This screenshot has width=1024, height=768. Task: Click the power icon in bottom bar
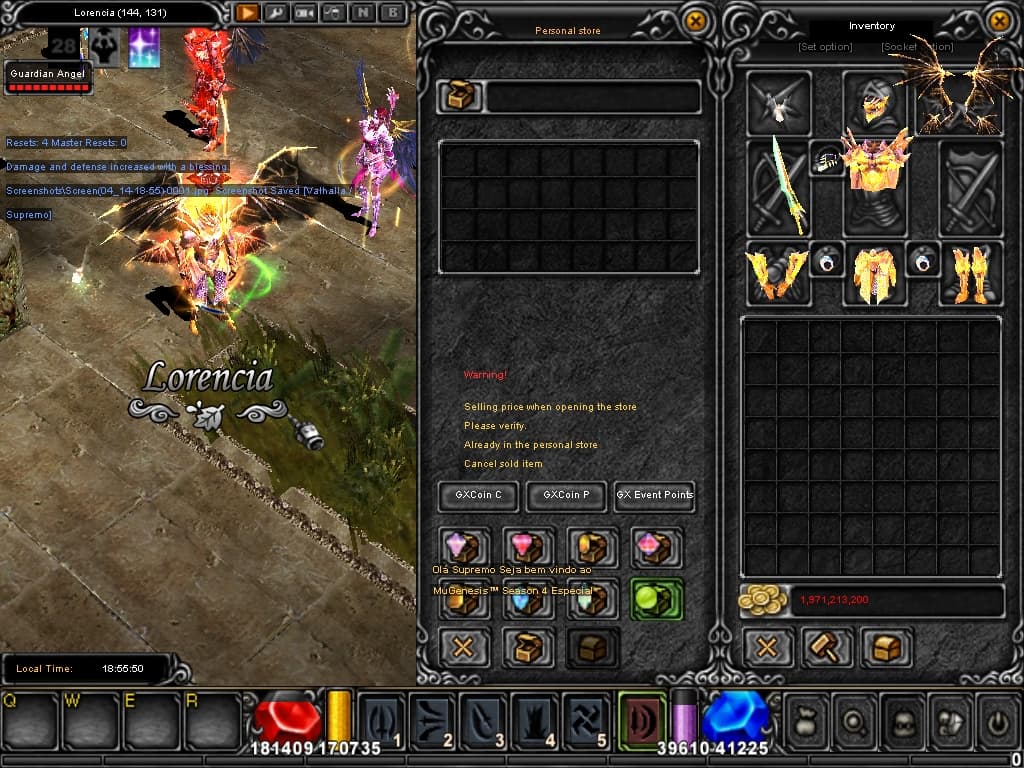tap(998, 720)
